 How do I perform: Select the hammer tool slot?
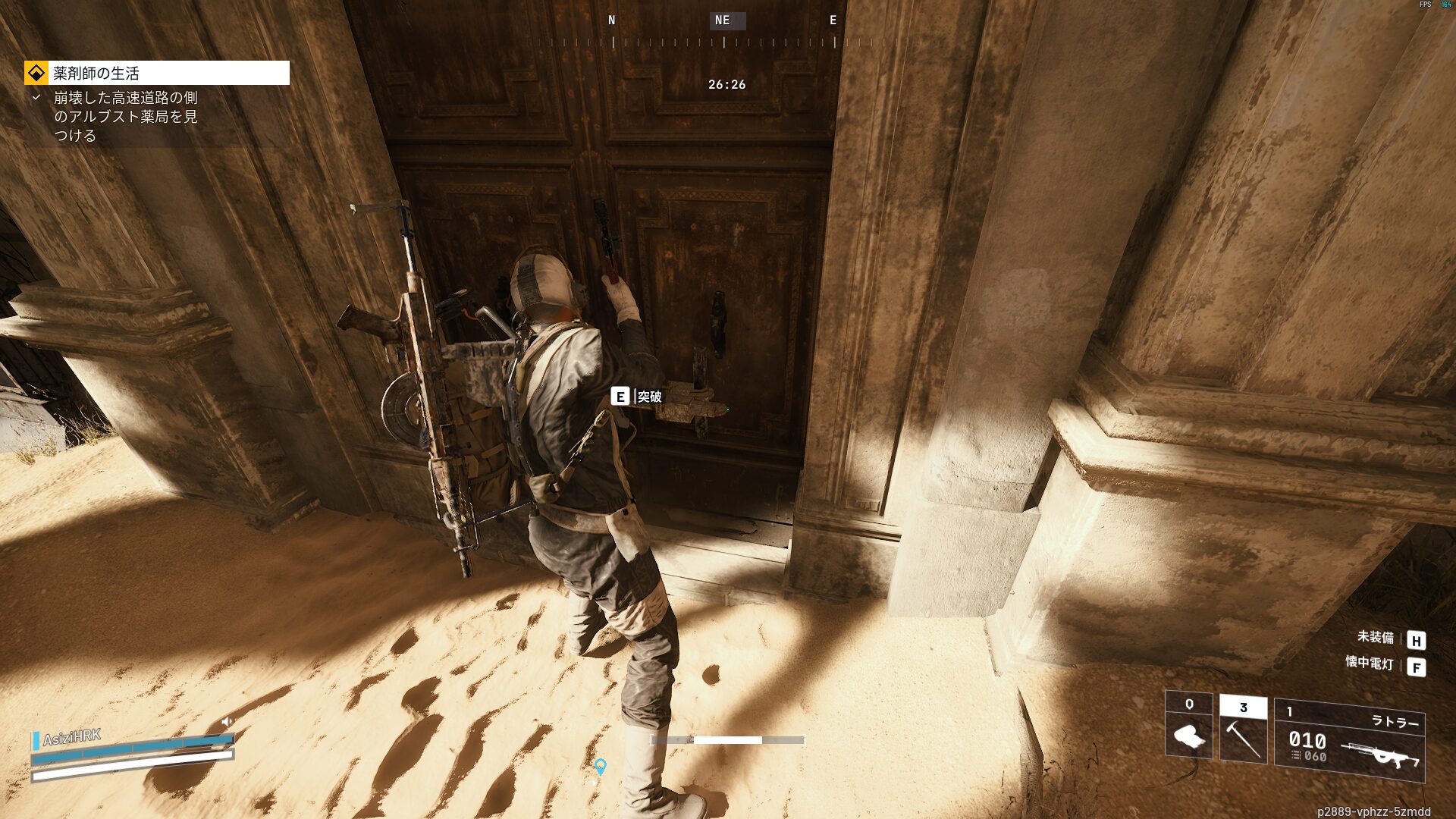[1243, 729]
